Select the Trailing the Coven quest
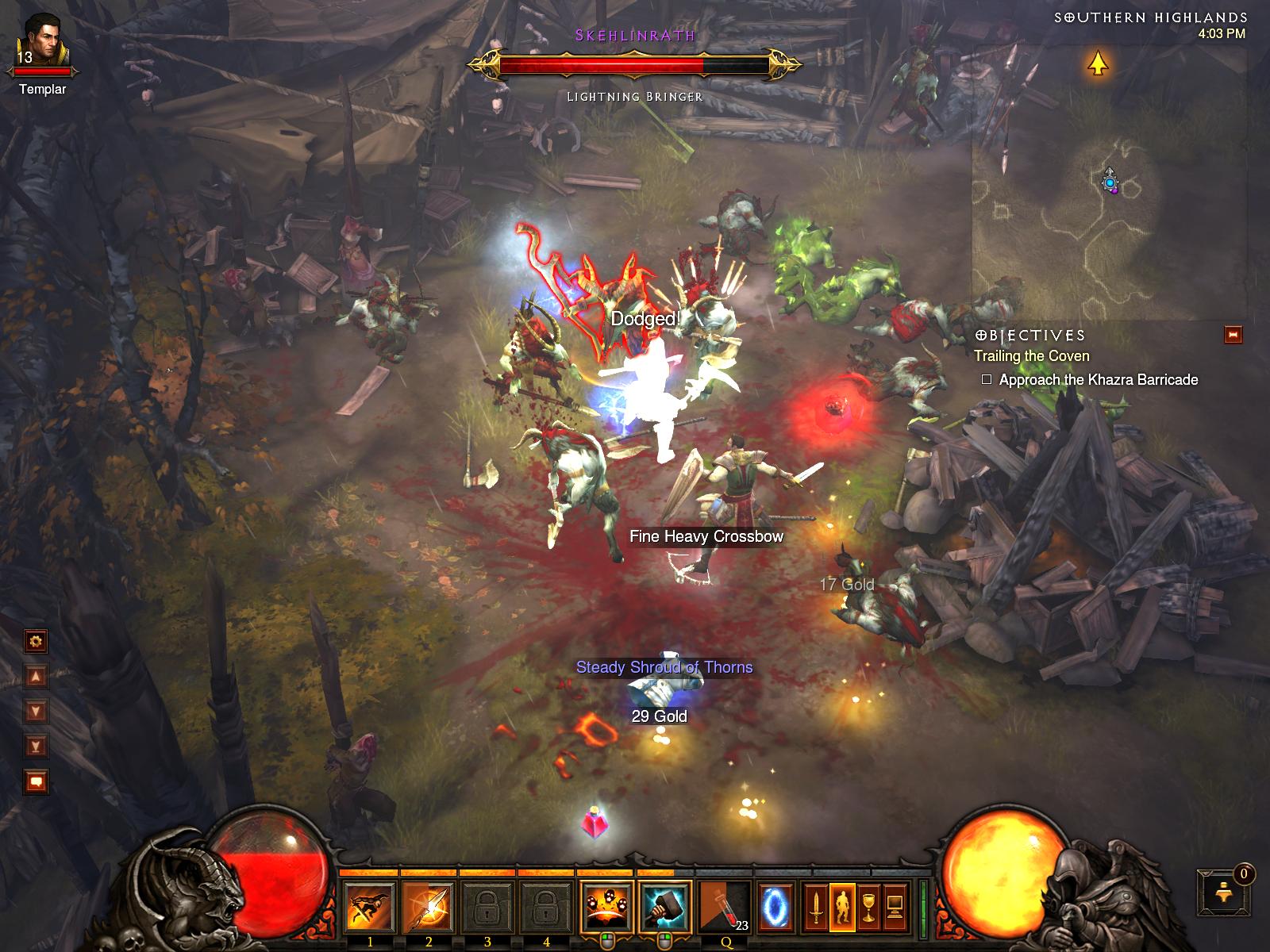1270x952 pixels. [x=1031, y=356]
